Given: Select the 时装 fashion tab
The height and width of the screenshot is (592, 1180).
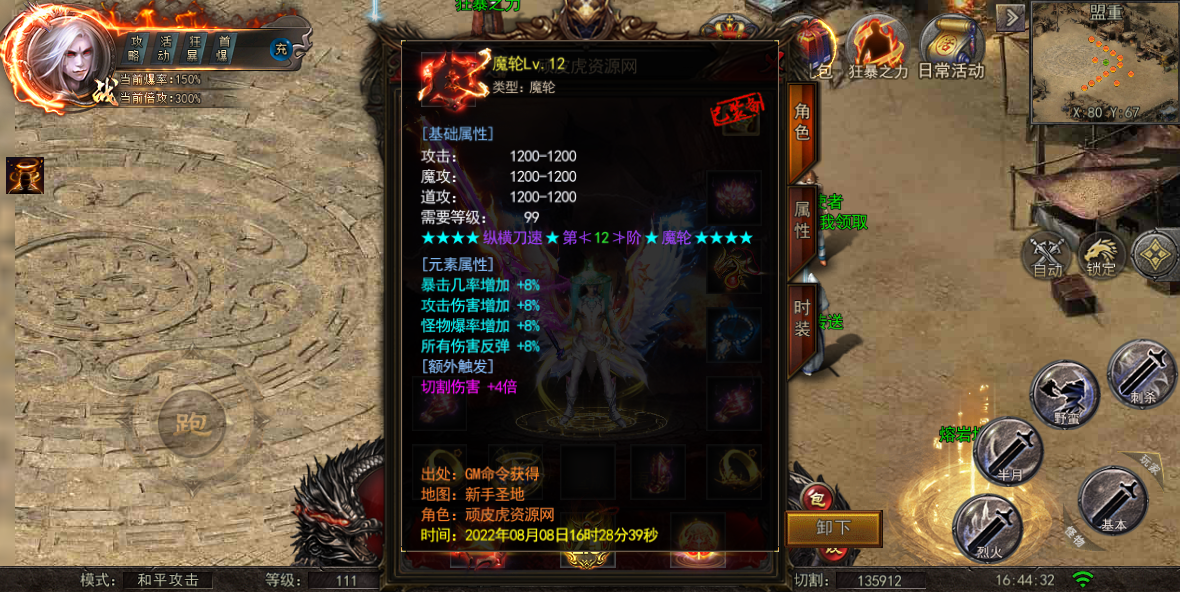Looking at the screenshot, I should 802,318.
